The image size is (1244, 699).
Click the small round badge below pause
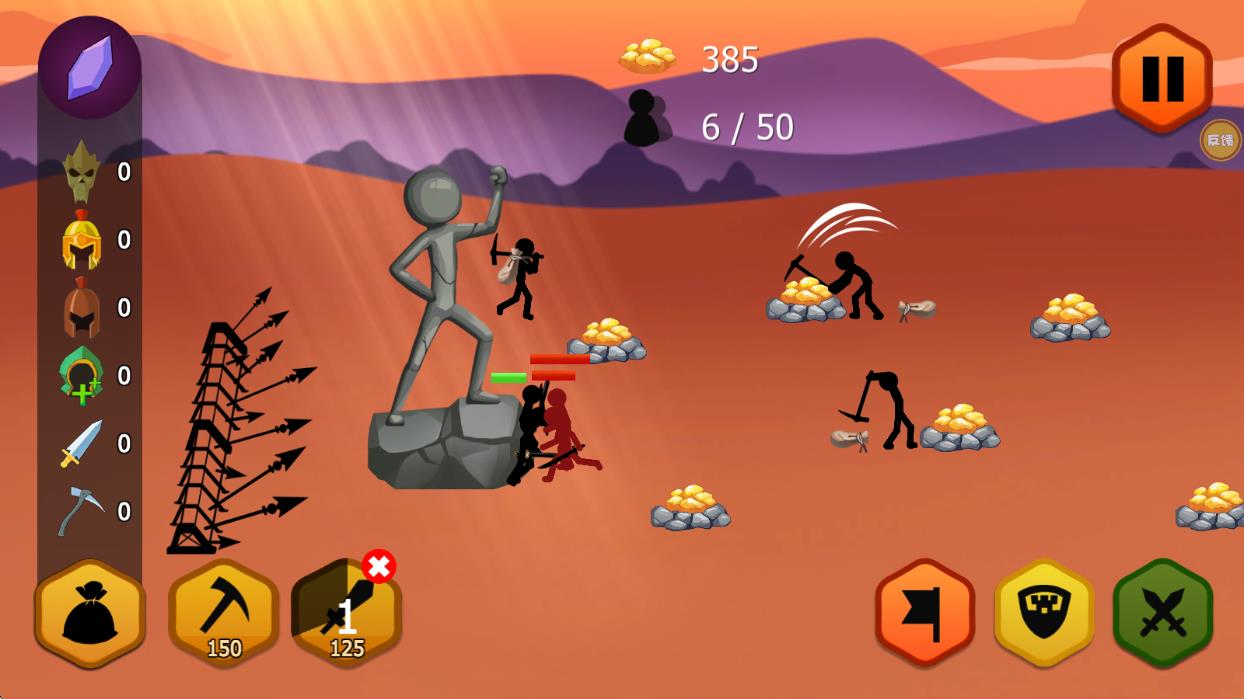[1220, 140]
